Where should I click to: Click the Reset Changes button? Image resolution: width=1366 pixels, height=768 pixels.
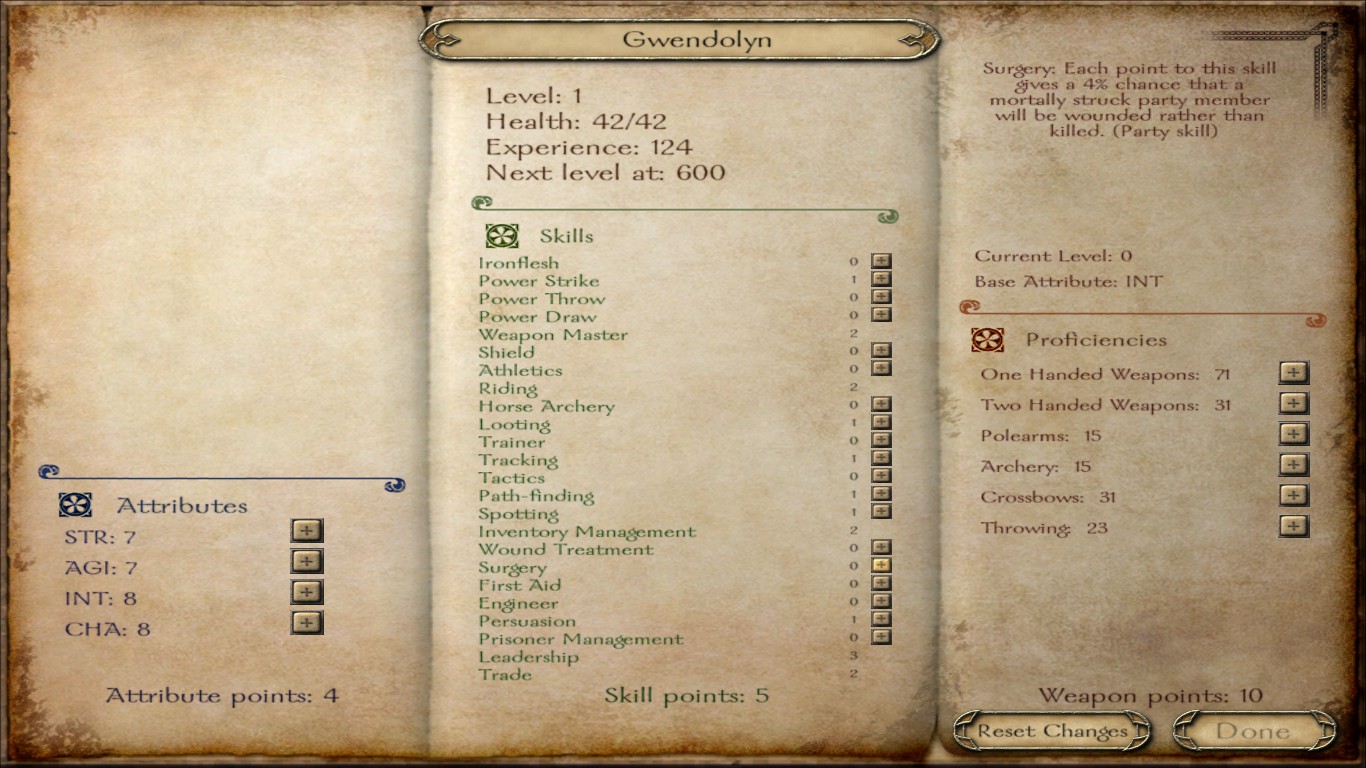tap(1052, 731)
